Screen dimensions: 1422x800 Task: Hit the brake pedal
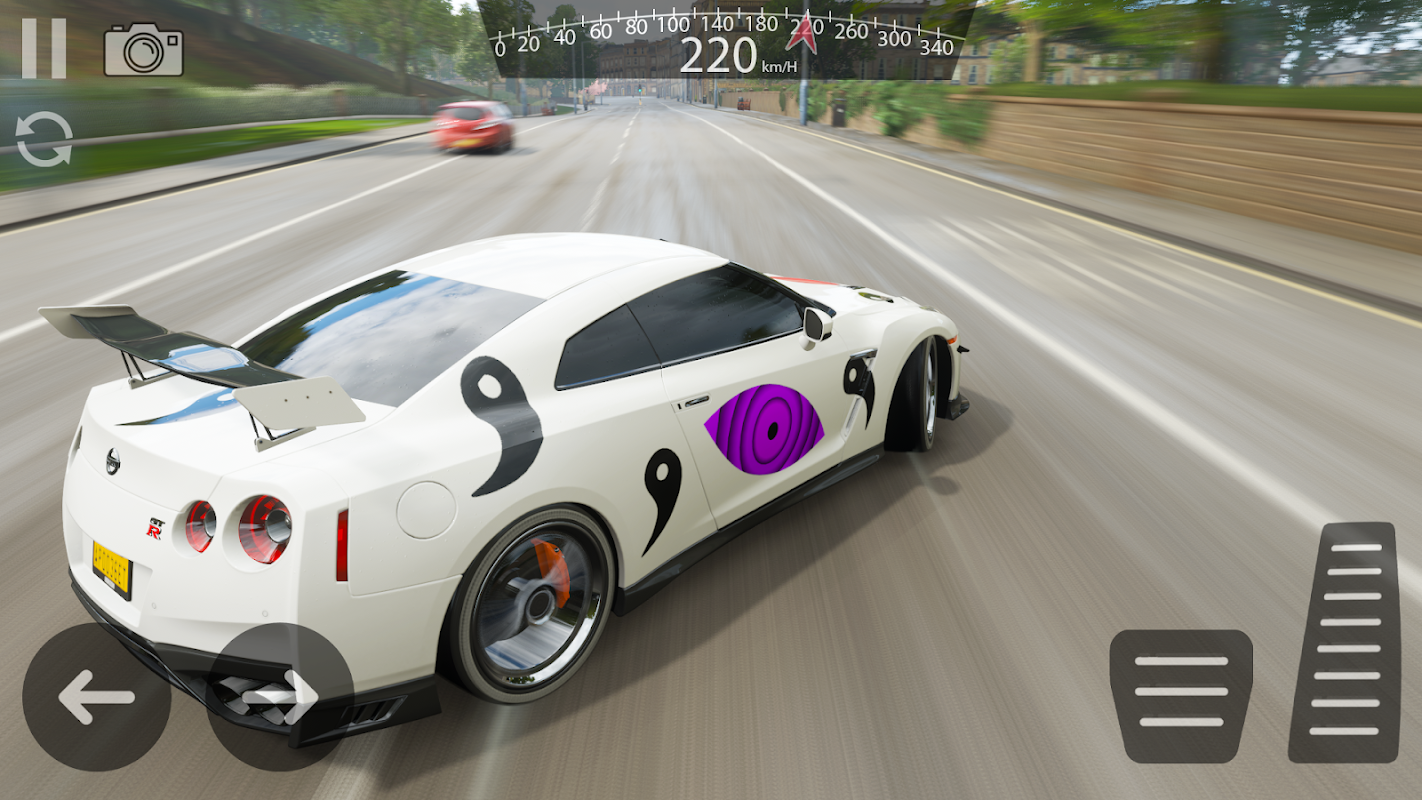point(1180,695)
